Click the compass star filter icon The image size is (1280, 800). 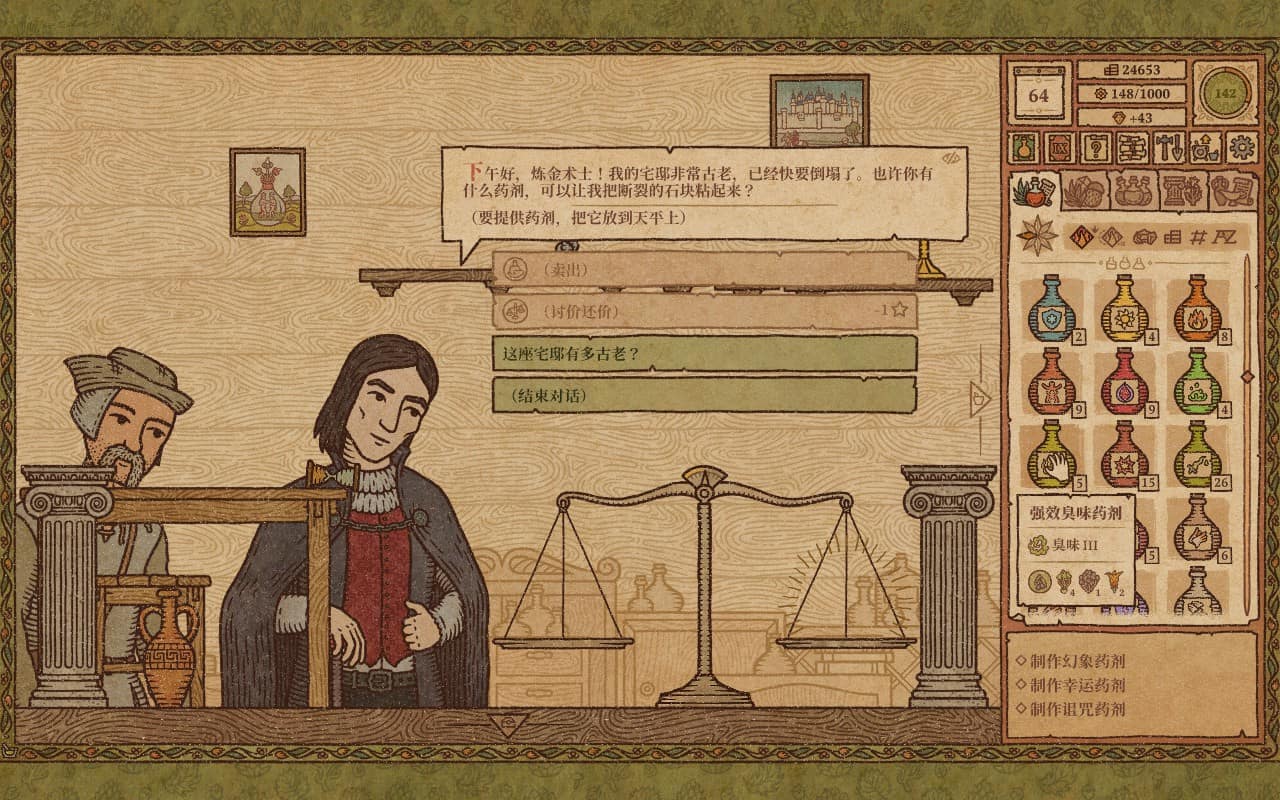[1037, 236]
